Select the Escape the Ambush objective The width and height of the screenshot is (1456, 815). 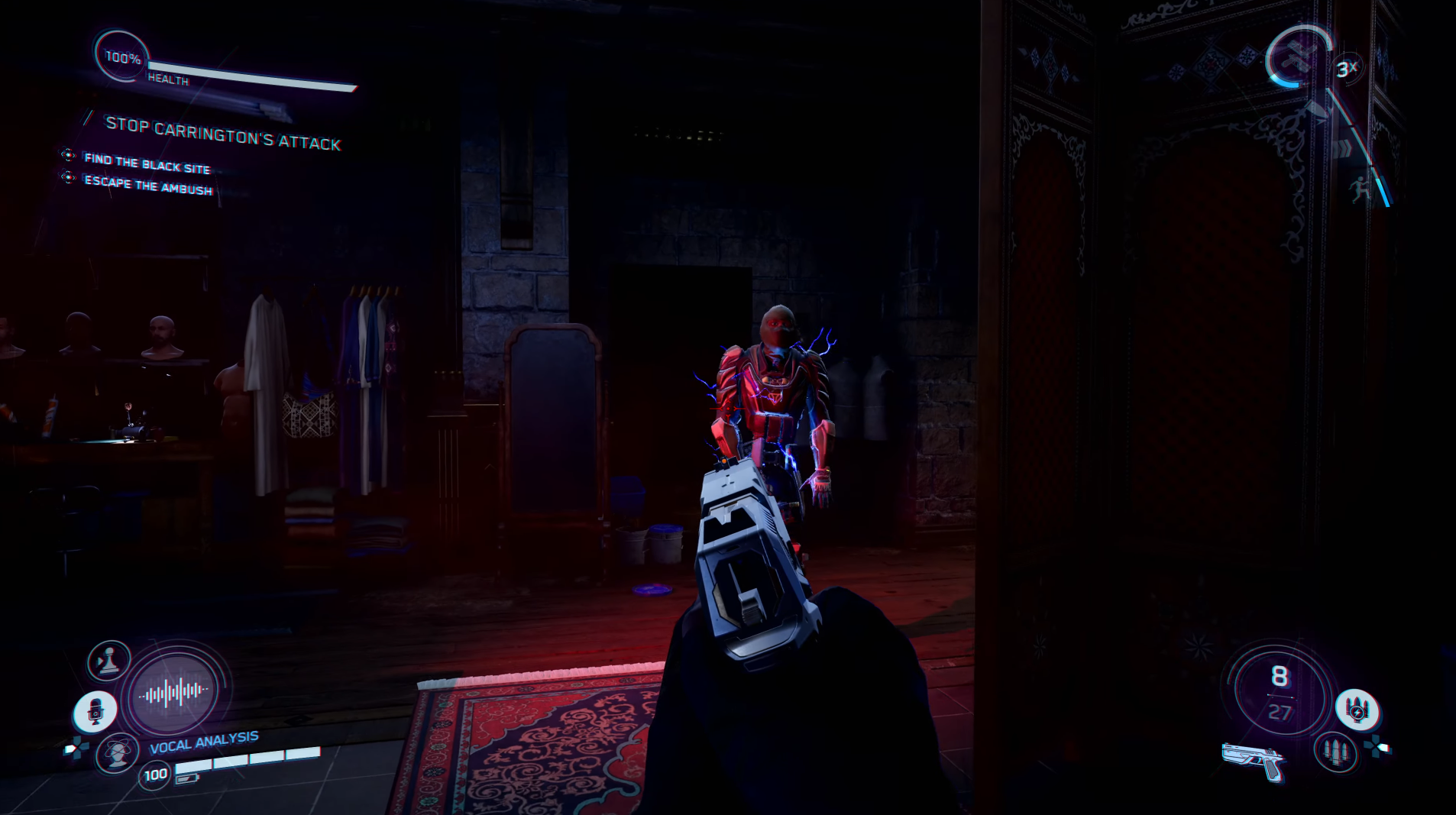148,185
